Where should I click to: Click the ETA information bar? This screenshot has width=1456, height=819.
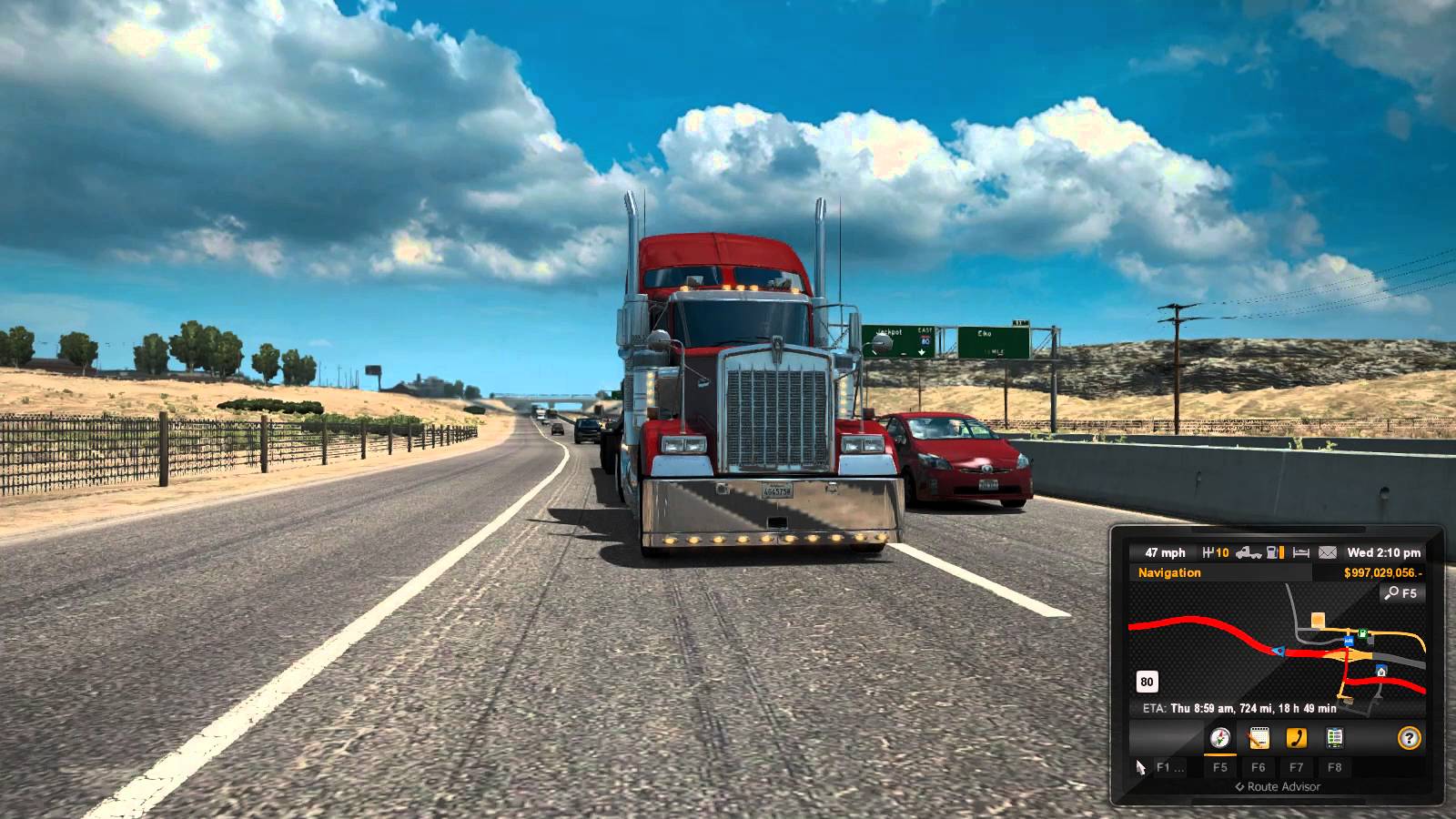point(1237,707)
